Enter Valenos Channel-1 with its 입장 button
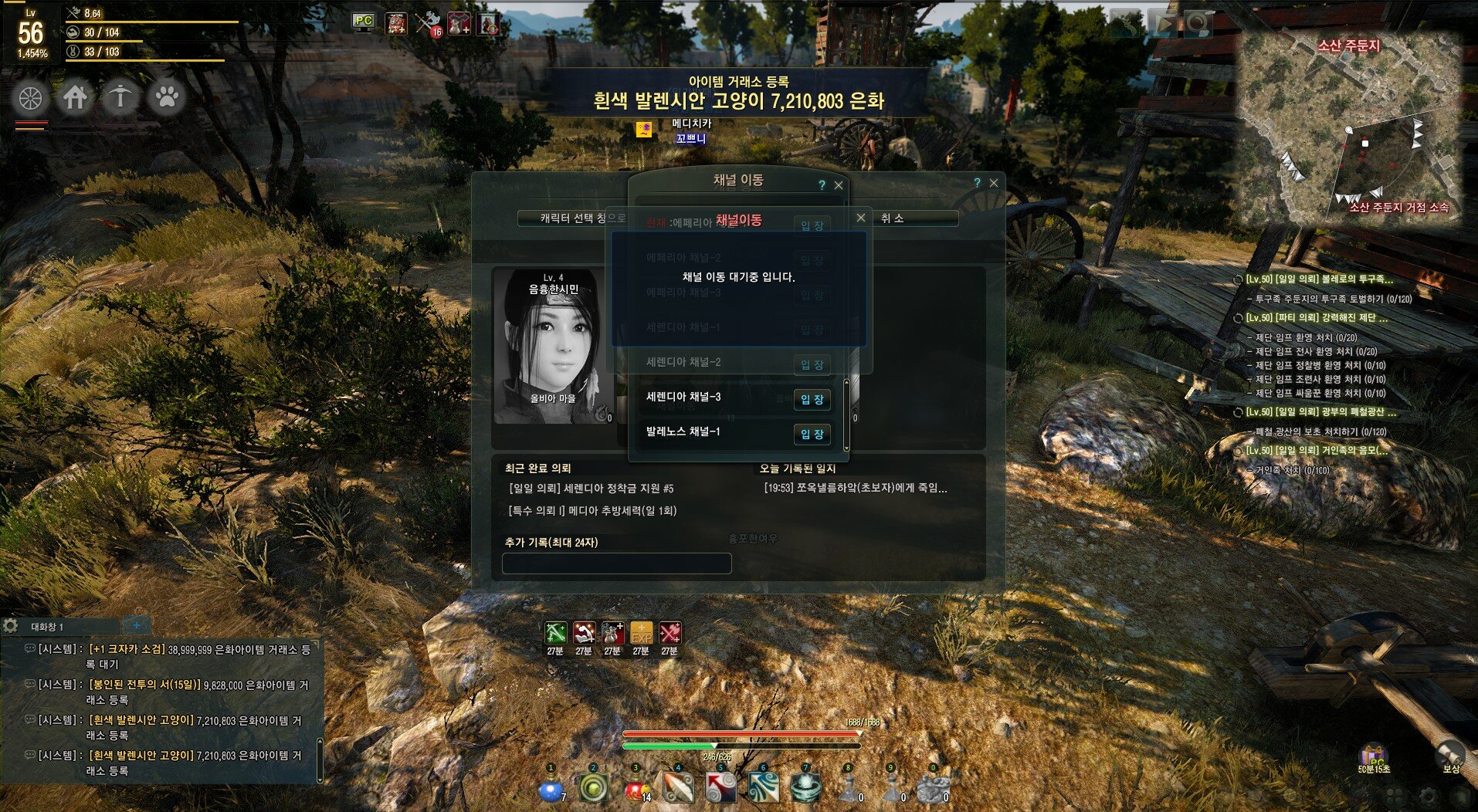1478x812 pixels. (x=812, y=434)
